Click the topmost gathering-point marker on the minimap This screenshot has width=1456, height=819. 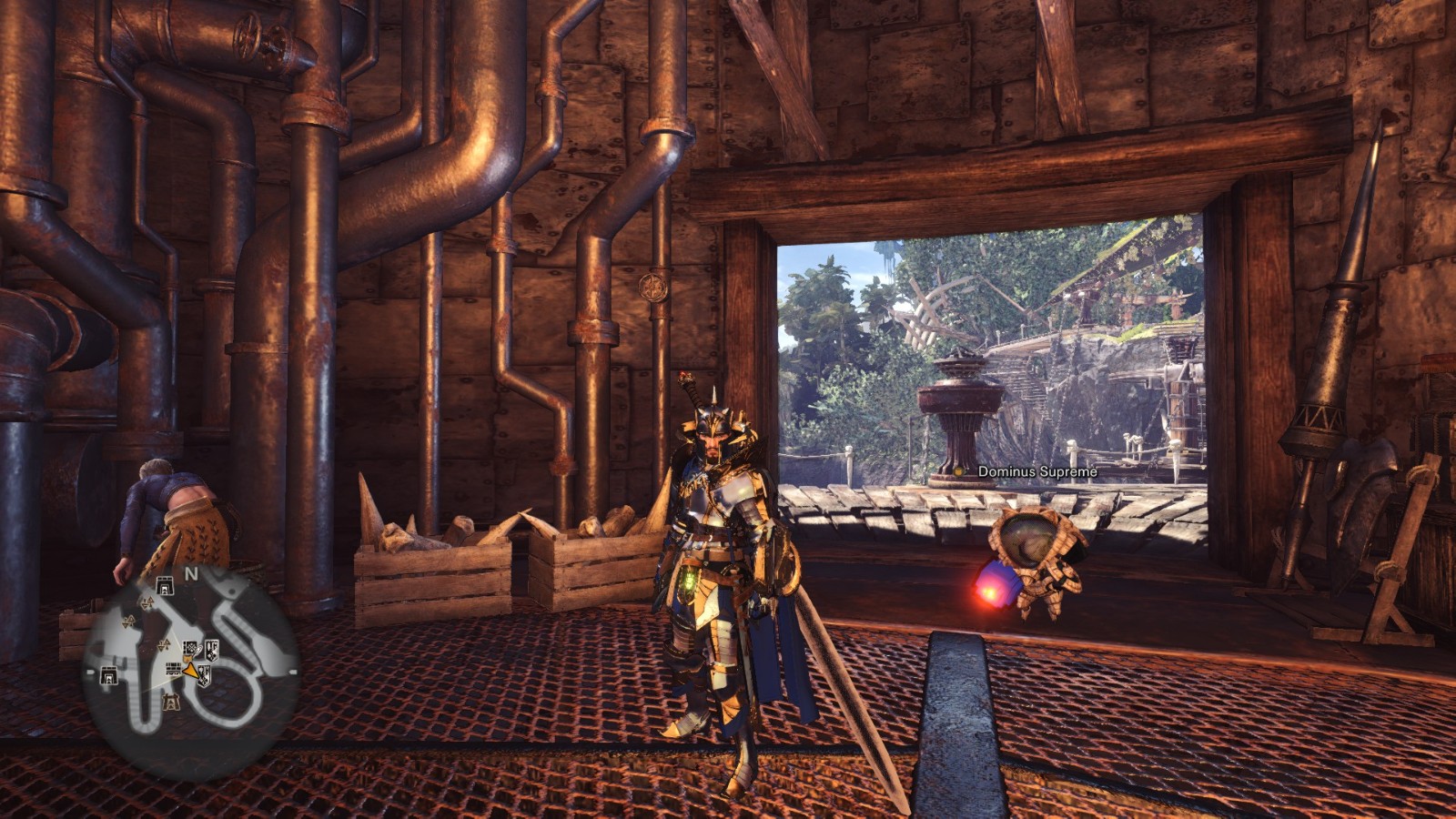(x=146, y=603)
